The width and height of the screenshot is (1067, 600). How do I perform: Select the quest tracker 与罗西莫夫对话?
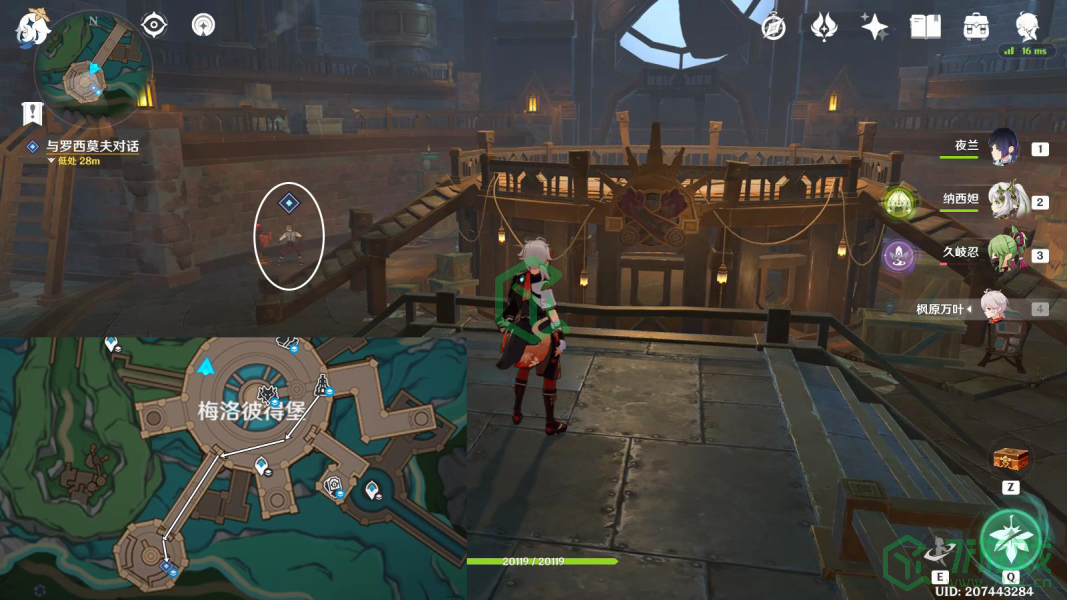coord(92,146)
